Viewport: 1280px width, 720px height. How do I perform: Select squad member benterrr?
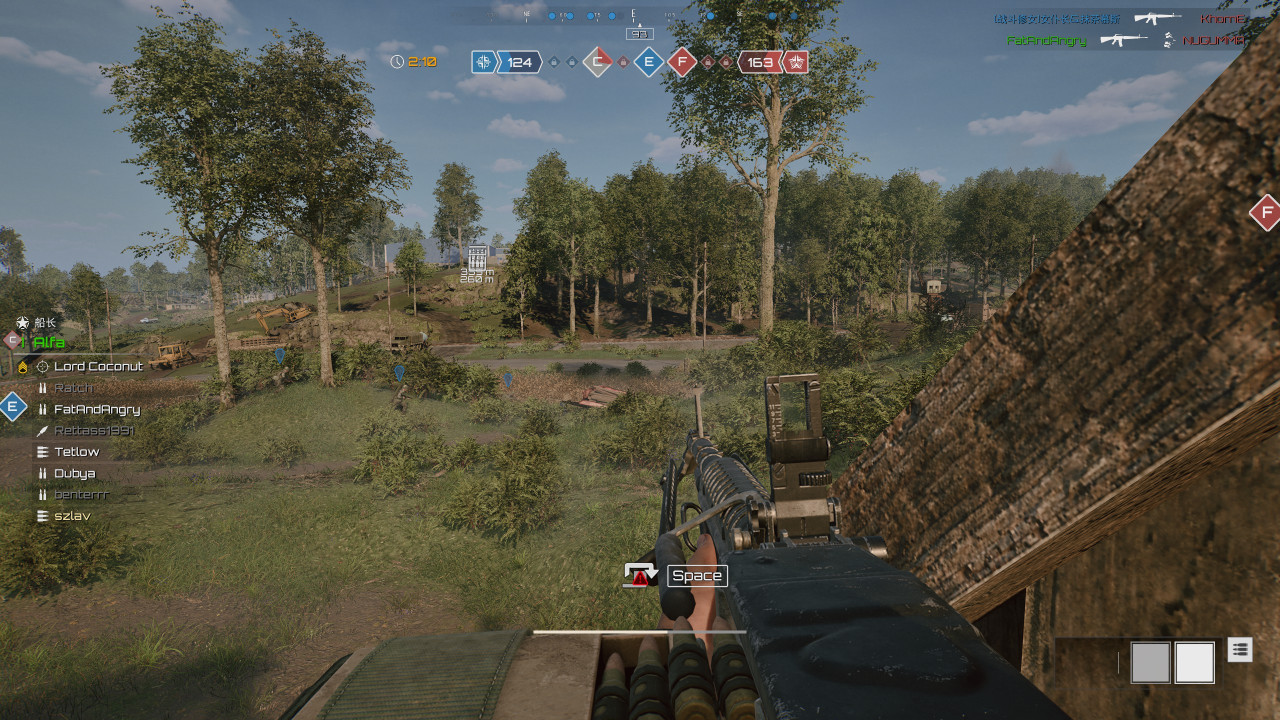(x=81, y=494)
